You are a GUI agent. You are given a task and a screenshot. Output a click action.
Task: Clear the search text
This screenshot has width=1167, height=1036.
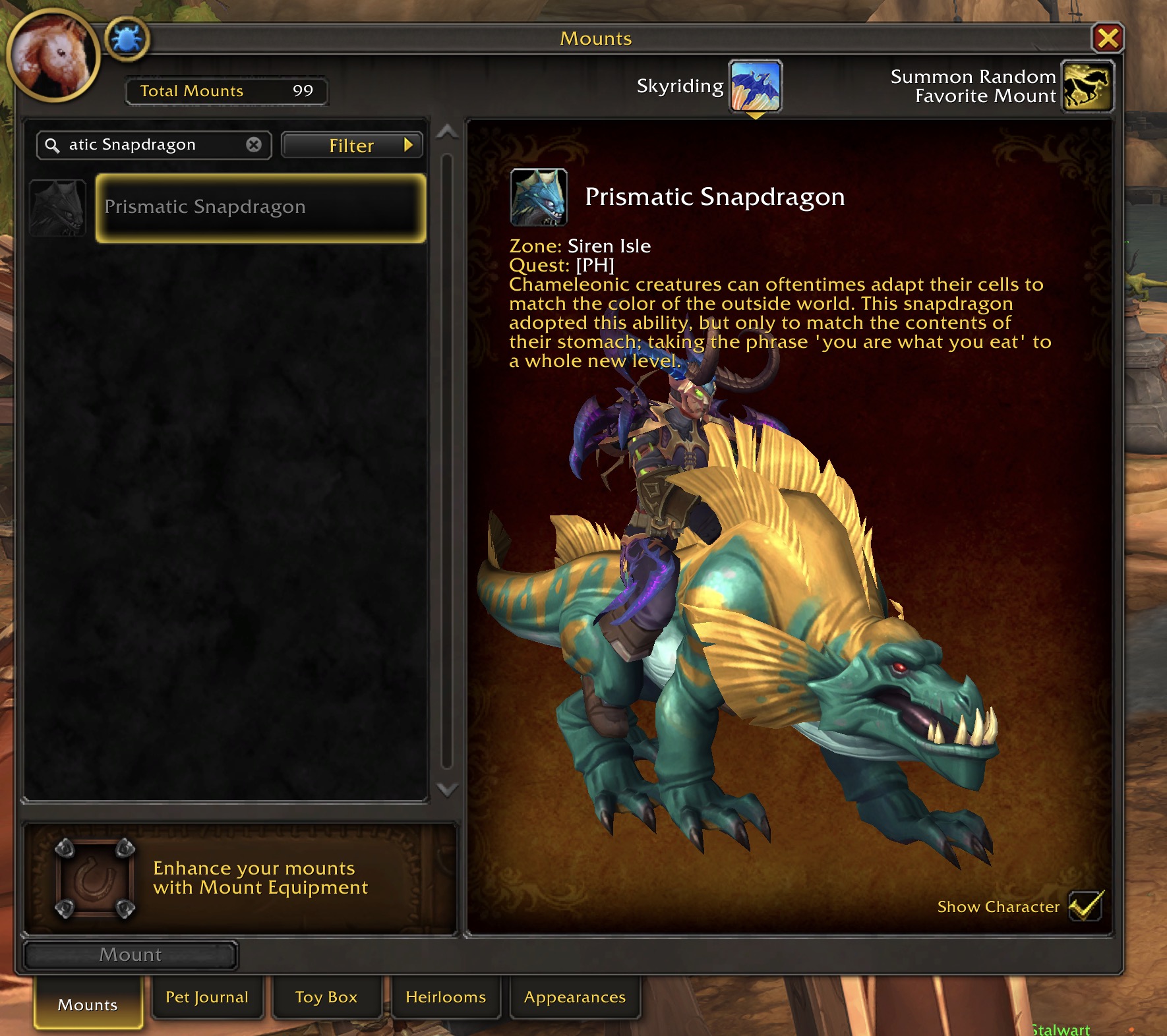(254, 145)
